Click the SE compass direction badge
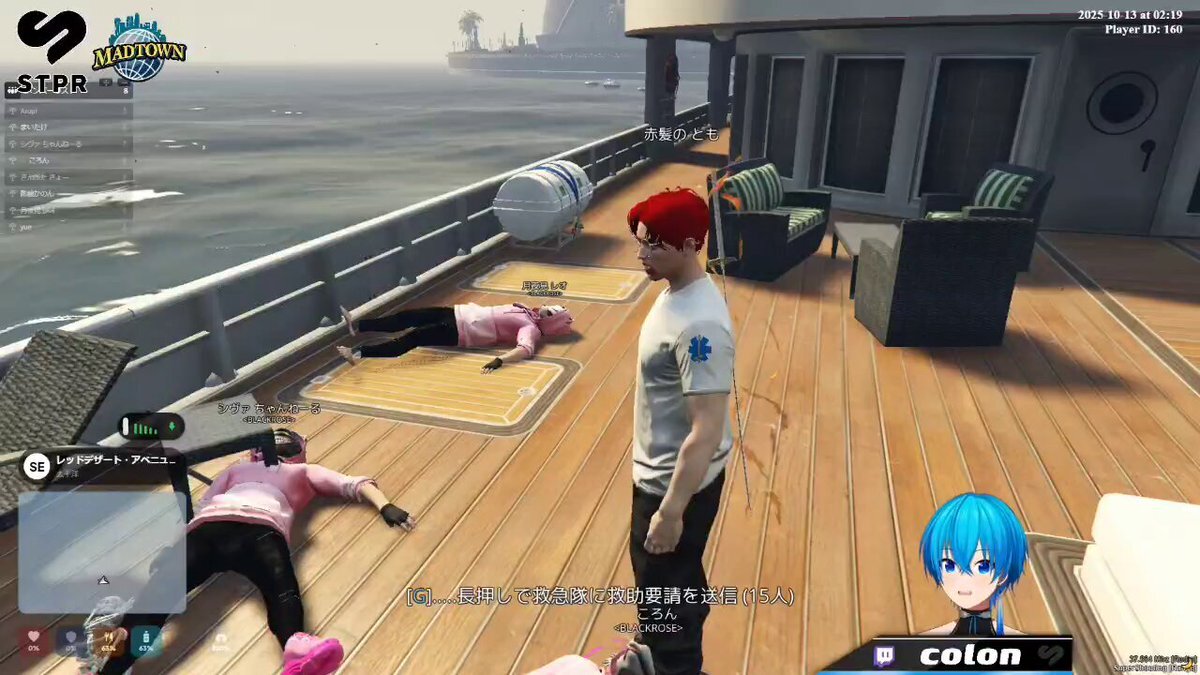This screenshot has width=1200, height=675. pos(37,465)
